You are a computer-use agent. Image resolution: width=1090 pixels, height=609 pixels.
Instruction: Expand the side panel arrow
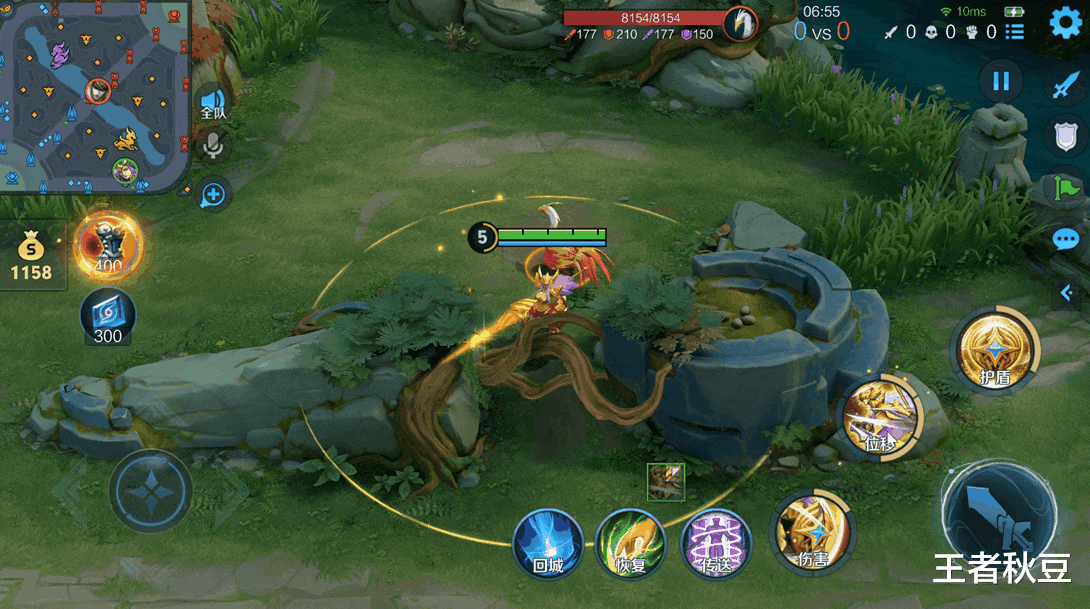point(1066,291)
